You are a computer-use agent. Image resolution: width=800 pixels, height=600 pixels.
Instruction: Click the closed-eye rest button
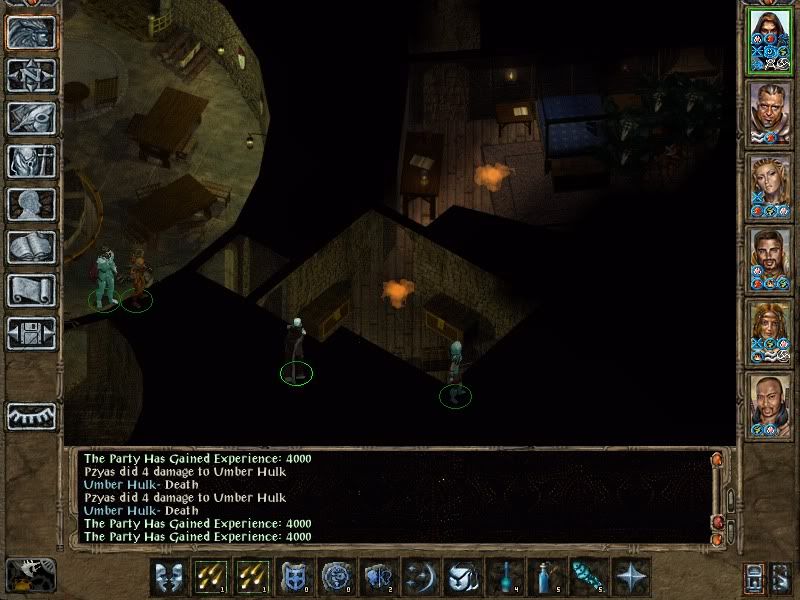click(31, 416)
